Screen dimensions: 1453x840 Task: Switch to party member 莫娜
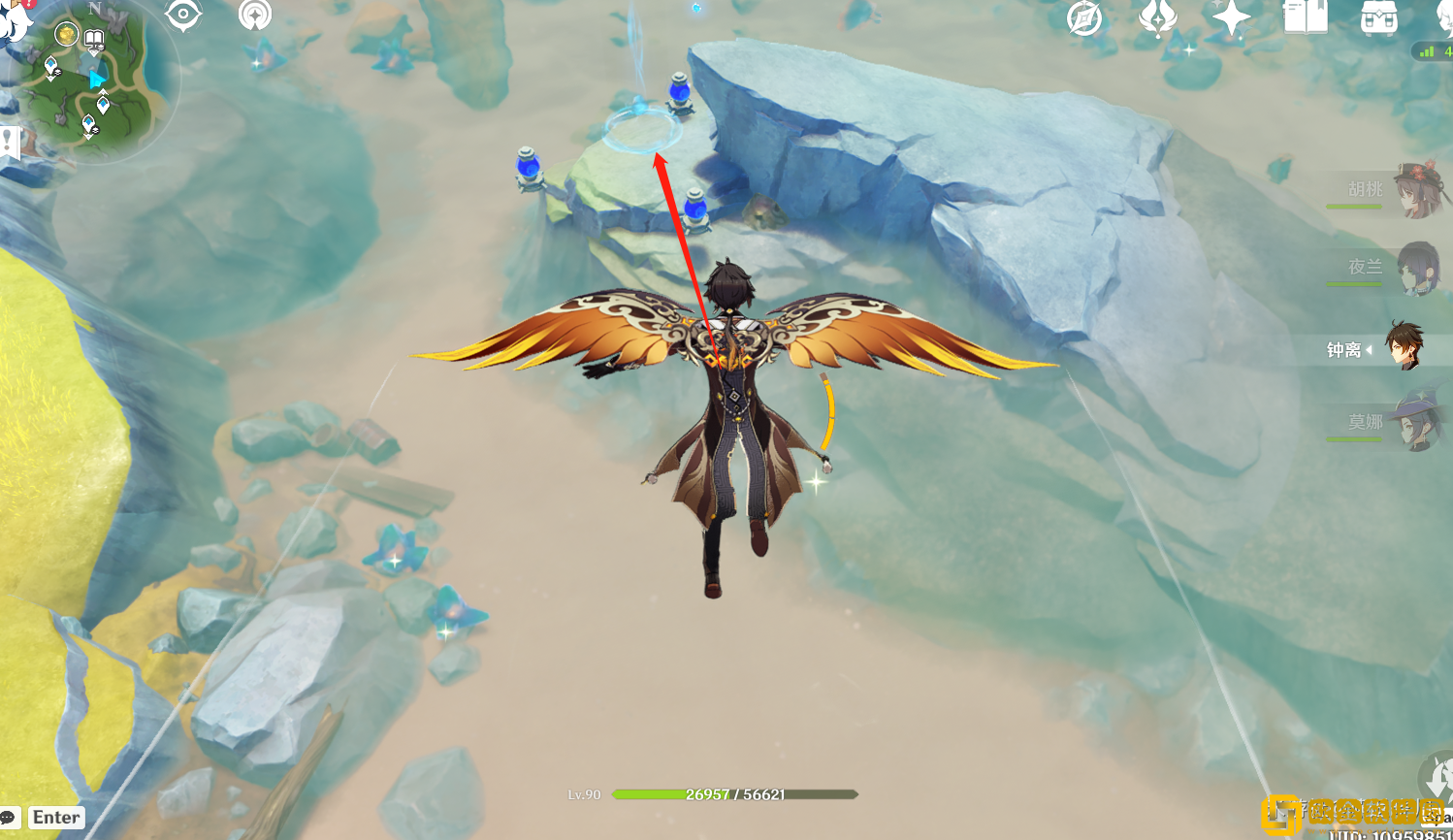coord(1414,422)
